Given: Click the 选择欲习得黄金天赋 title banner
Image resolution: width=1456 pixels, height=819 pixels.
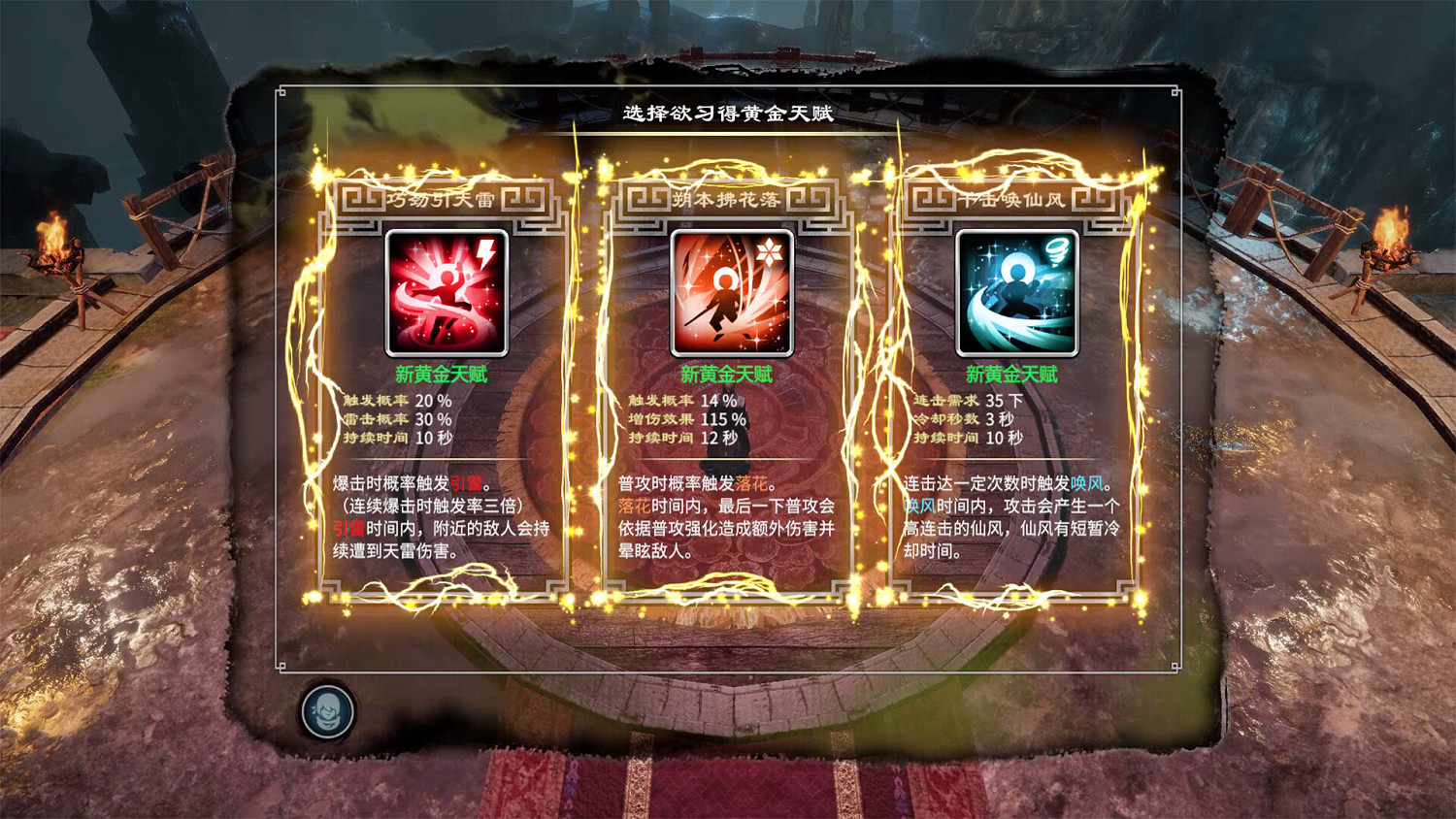Looking at the screenshot, I should click(x=728, y=110).
